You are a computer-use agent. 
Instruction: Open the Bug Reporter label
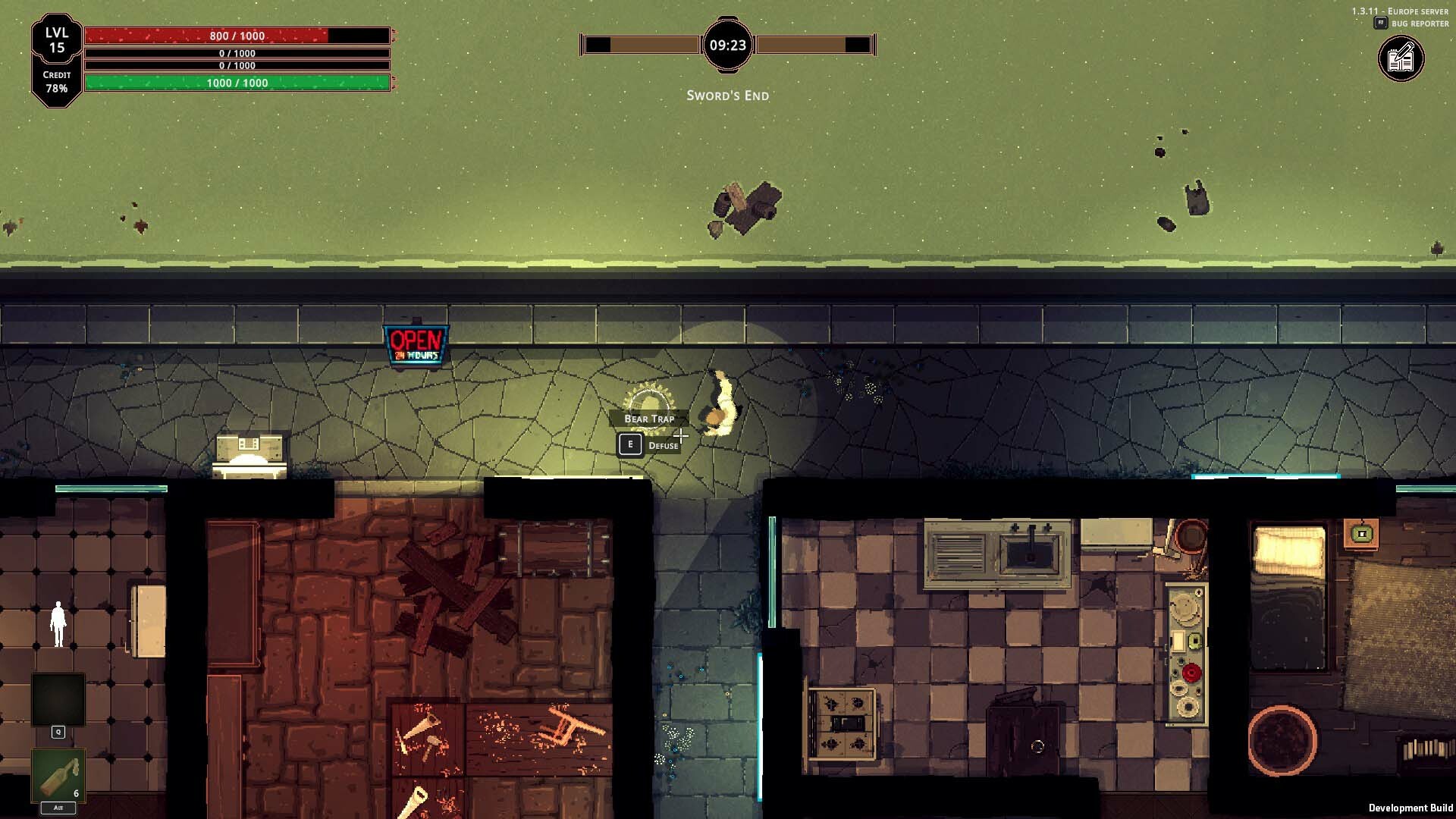[1419, 24]
